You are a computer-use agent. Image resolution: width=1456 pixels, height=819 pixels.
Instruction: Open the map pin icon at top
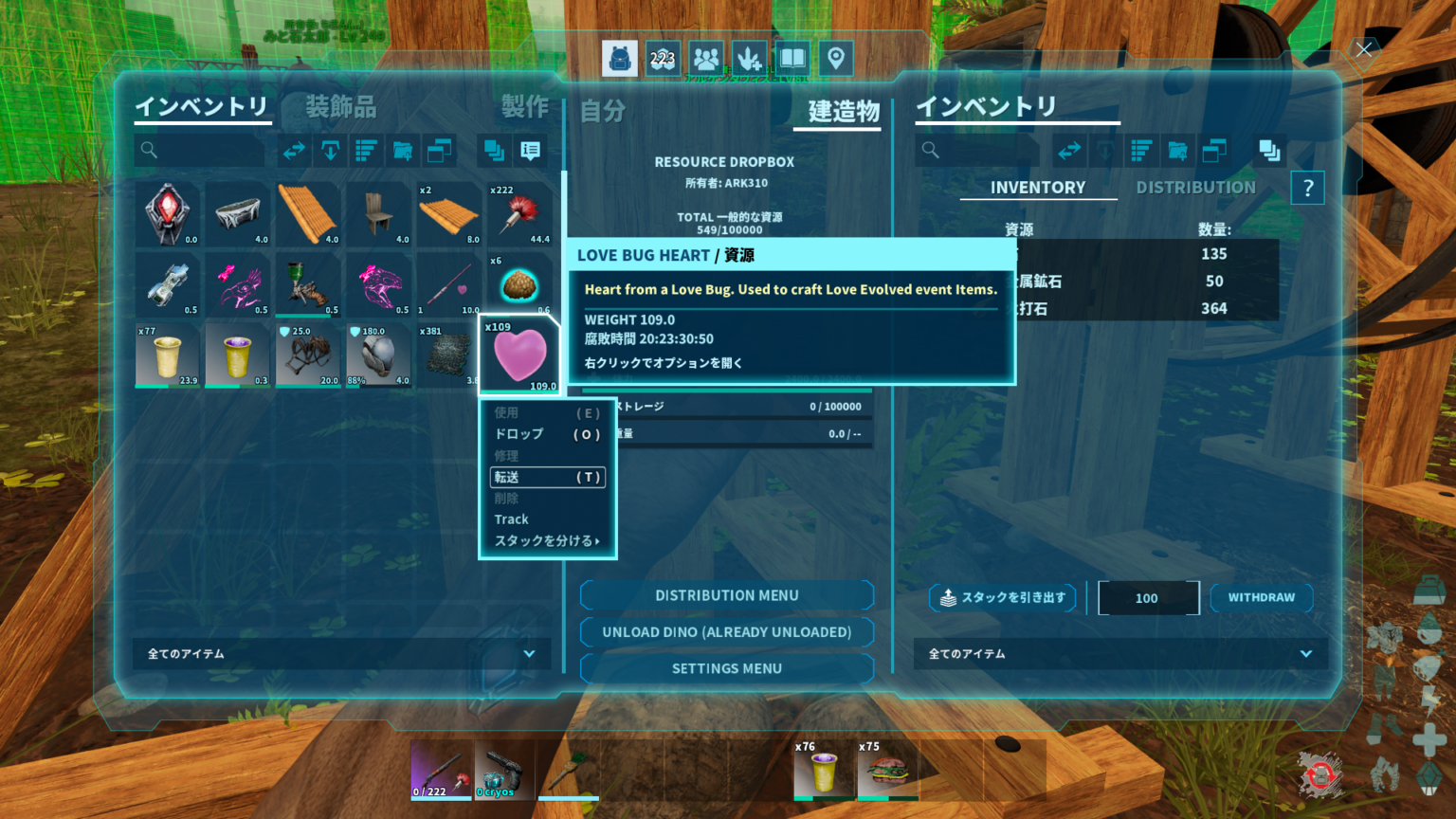[835, 59]
